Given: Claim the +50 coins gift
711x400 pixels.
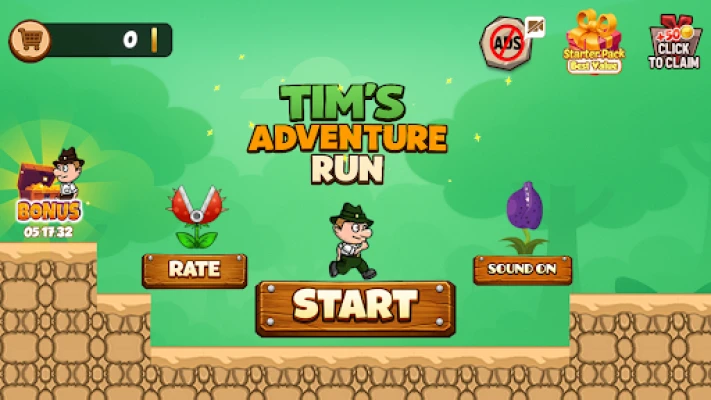Looking at the screenshot, I should pyautogui.click(x=675, y=43).
